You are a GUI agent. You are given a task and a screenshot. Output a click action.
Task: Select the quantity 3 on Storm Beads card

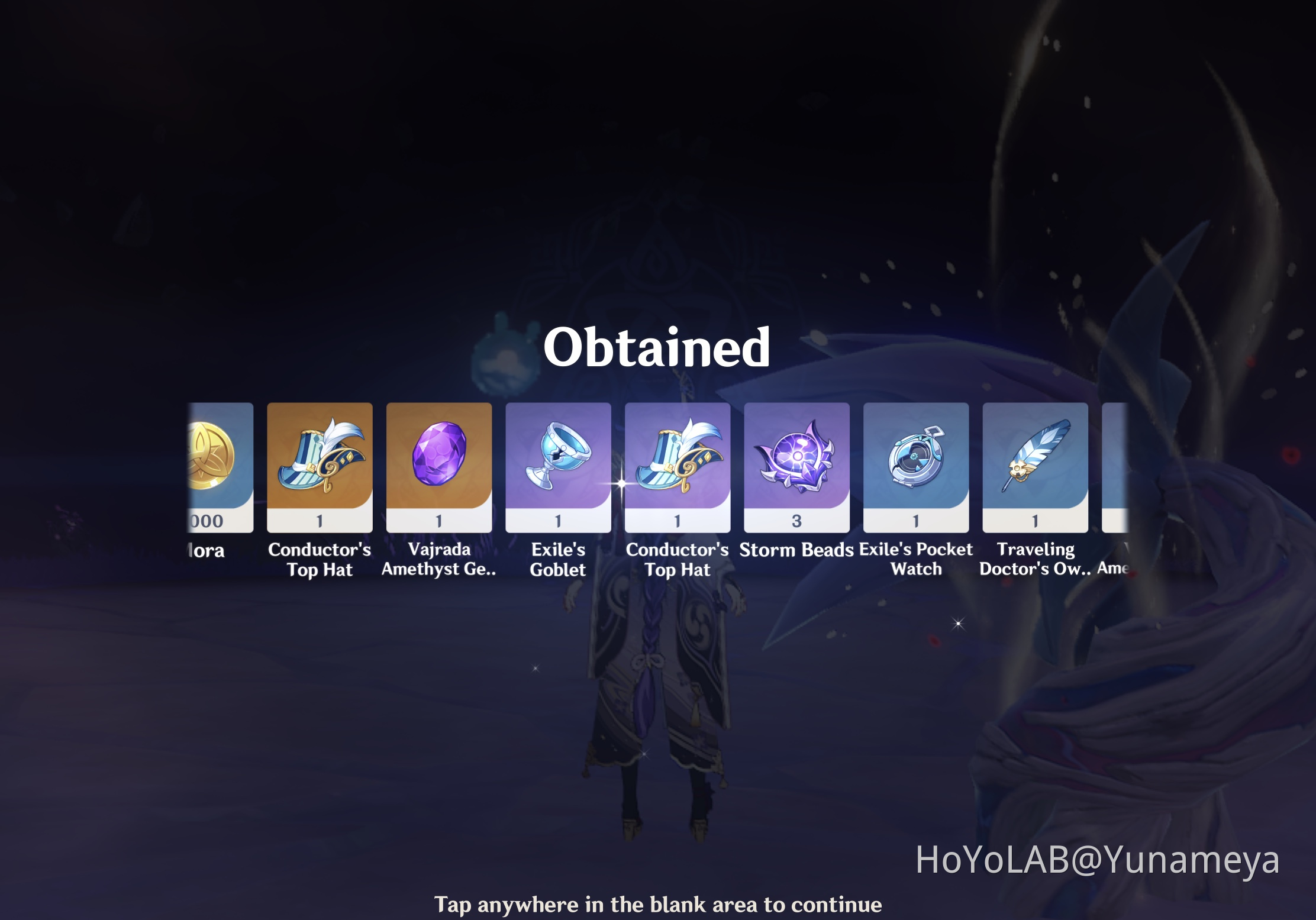coord(797,521)
